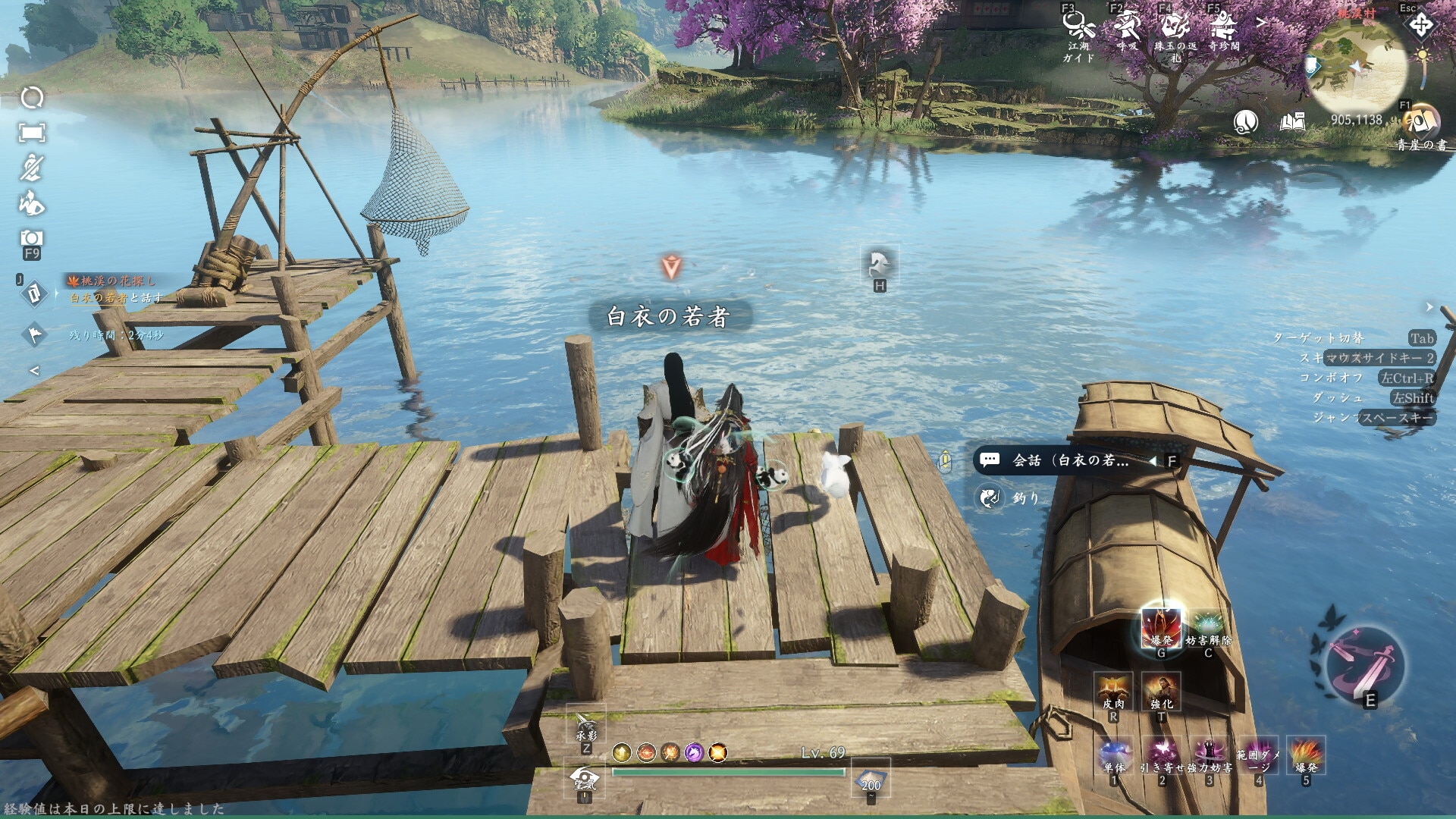Click the camera screenshot icon

32,238
